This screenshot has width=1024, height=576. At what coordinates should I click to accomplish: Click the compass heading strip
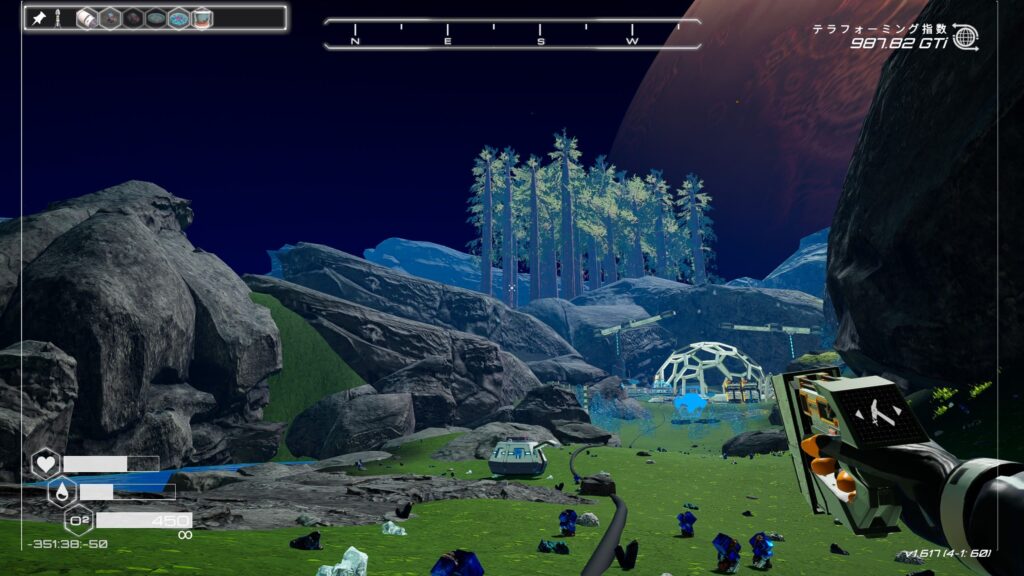(x=512, y=34)
